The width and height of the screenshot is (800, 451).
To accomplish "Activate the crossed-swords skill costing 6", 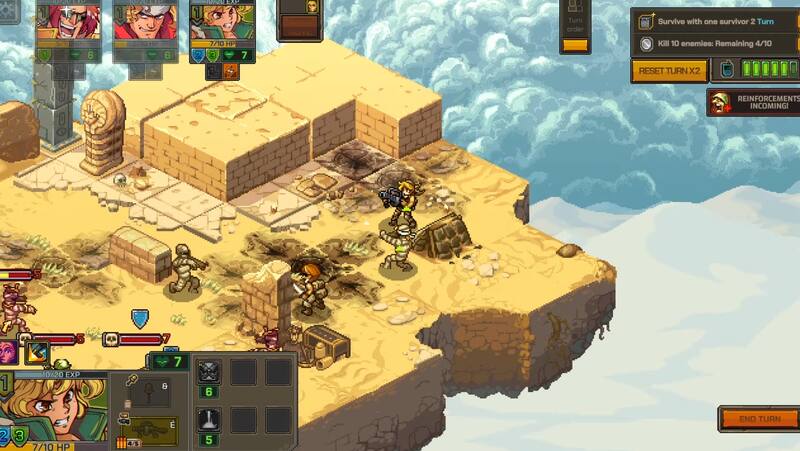I will [x=210, y=372].
